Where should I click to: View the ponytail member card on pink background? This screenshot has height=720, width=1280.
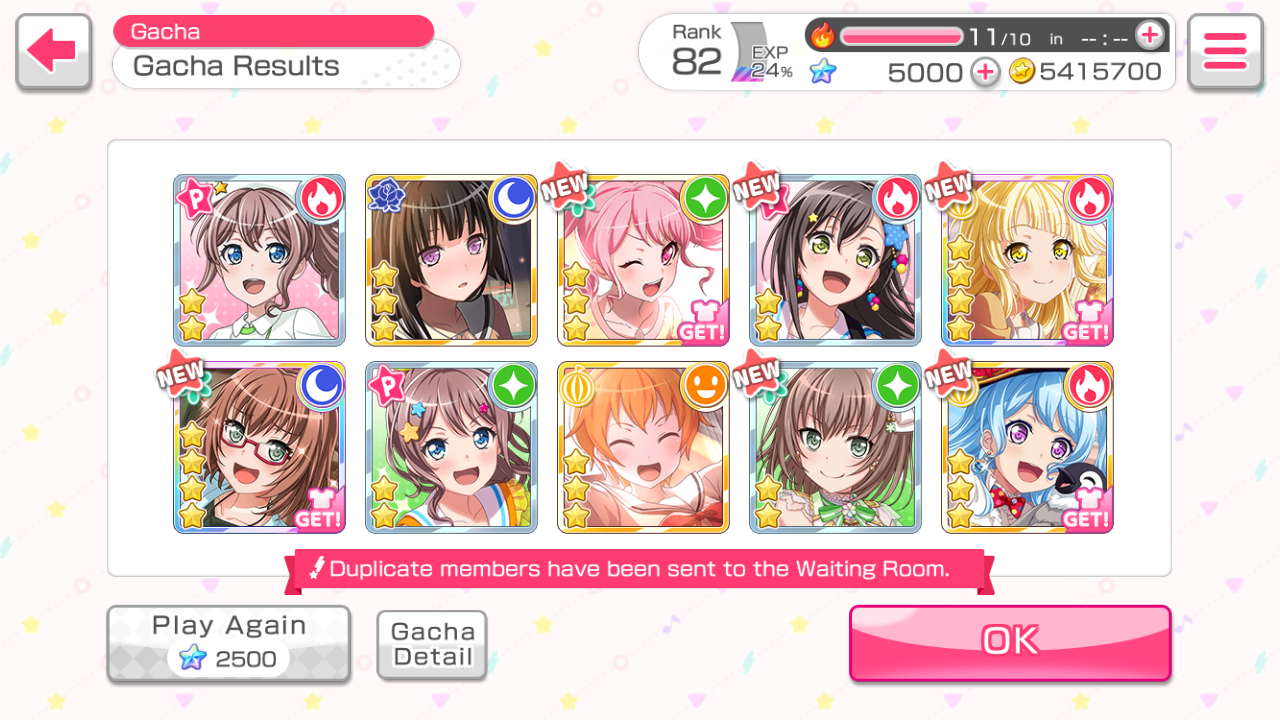tap(259, 260)
